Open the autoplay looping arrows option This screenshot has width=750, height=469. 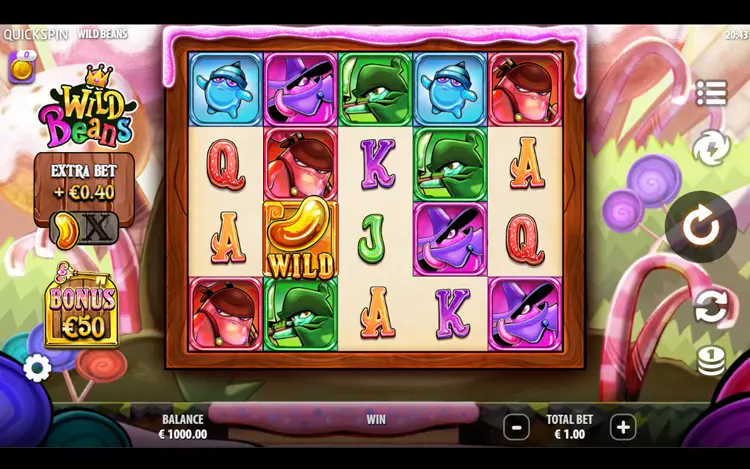point(711,306)
